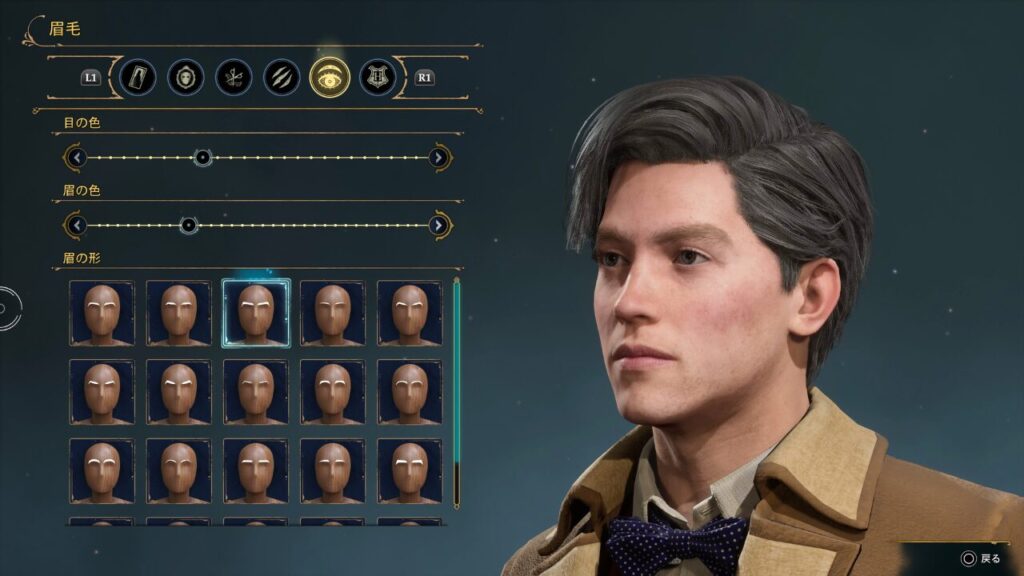The width and height of the screenshot is (1024, 576).
Task: Open the character preset card tab
Action: tap(137, 77)
